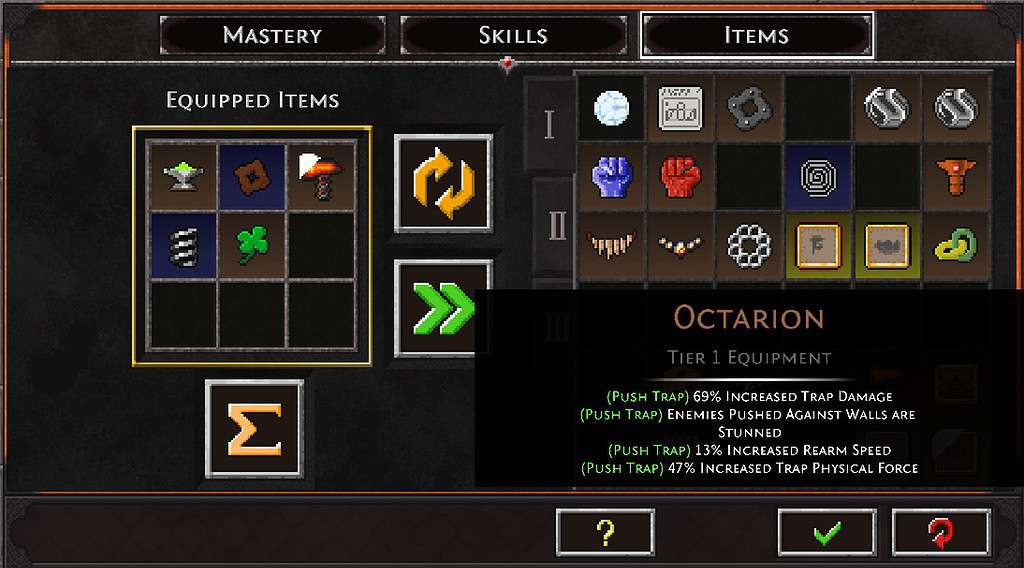Switch to tier II inventory page
This screenshot has width=1024, height=568.
tap(557, 226)
